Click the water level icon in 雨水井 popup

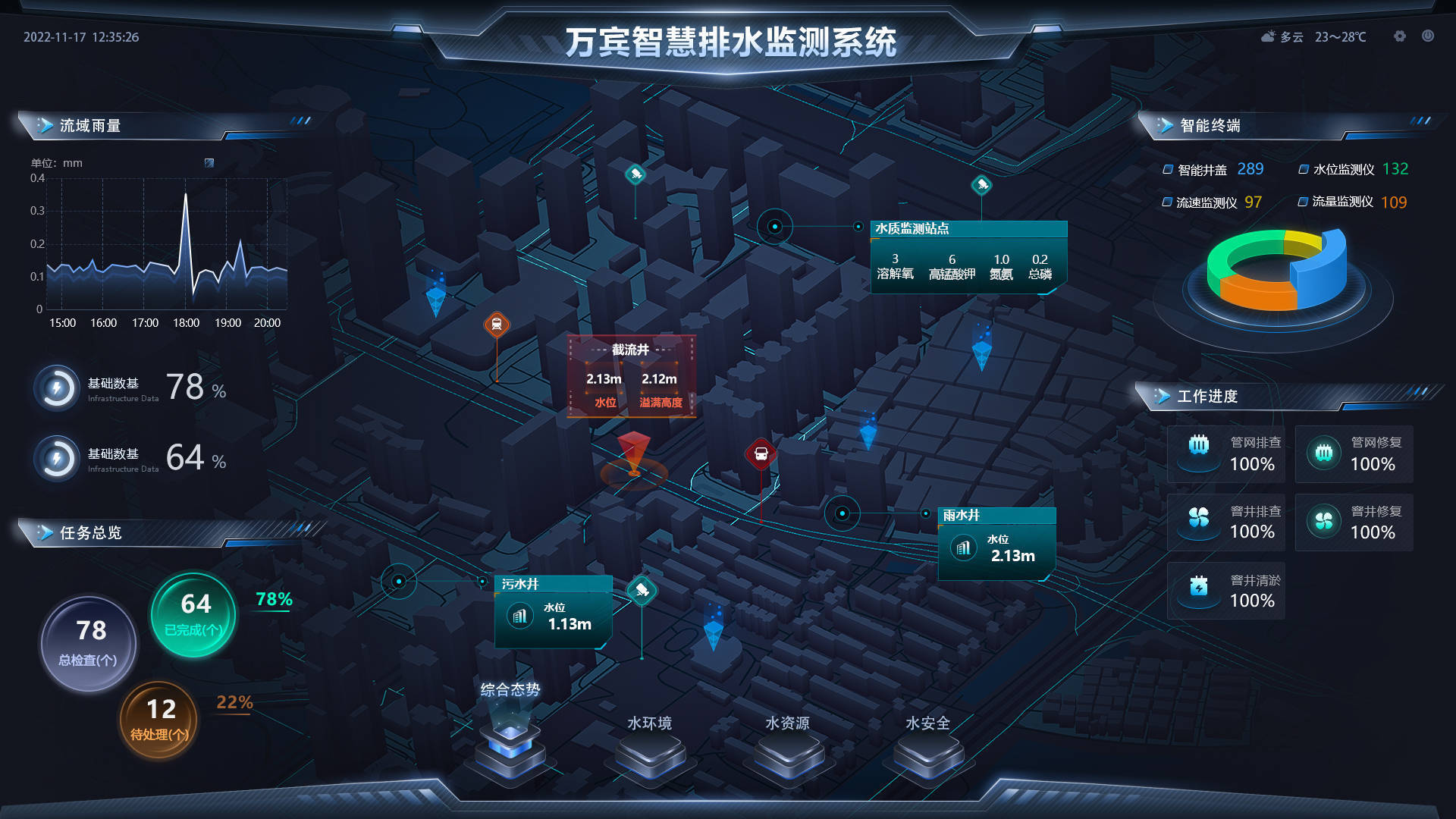coord(963,548)
